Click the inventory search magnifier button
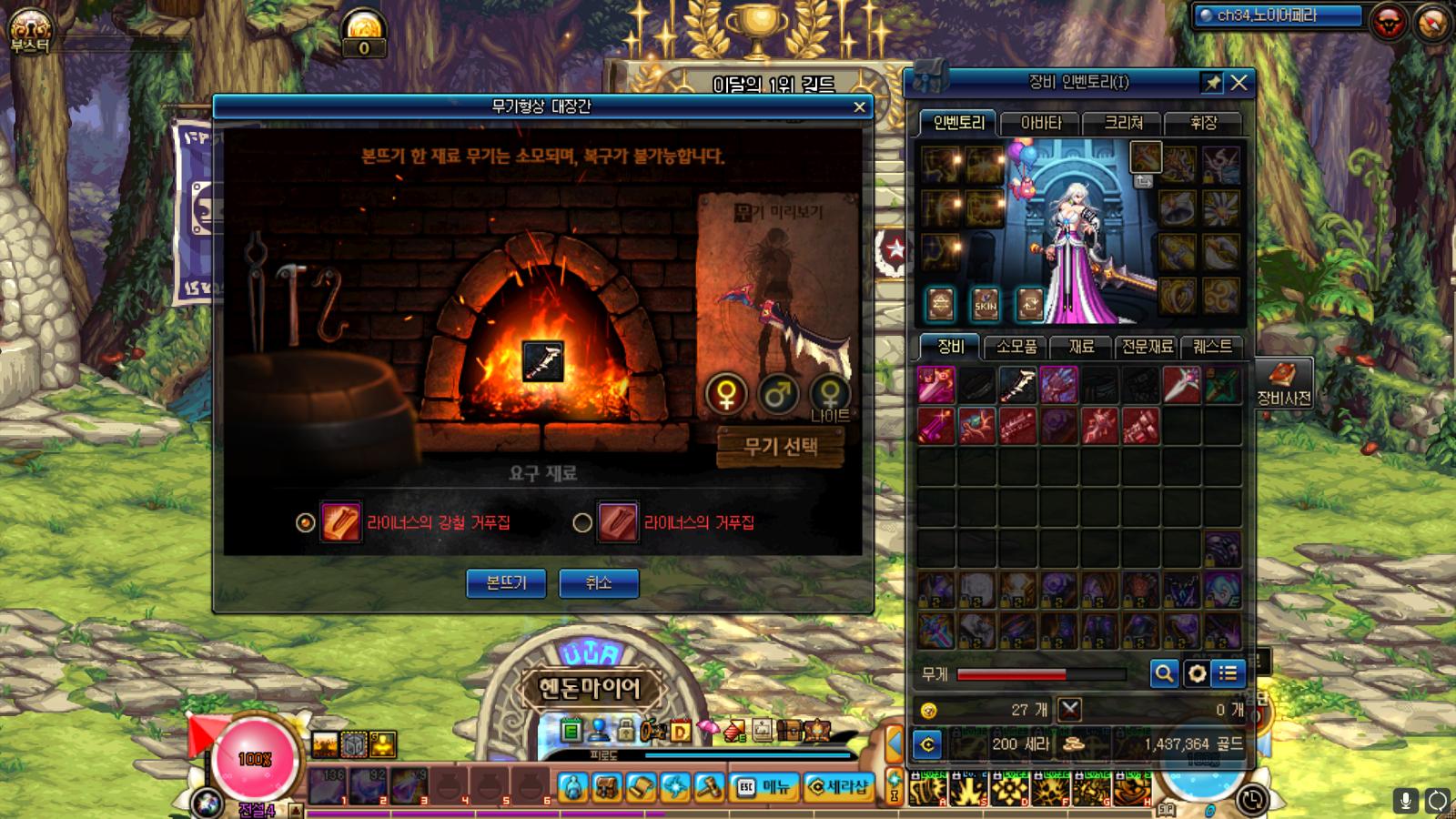The image size is (1456, 819). 1164,673
